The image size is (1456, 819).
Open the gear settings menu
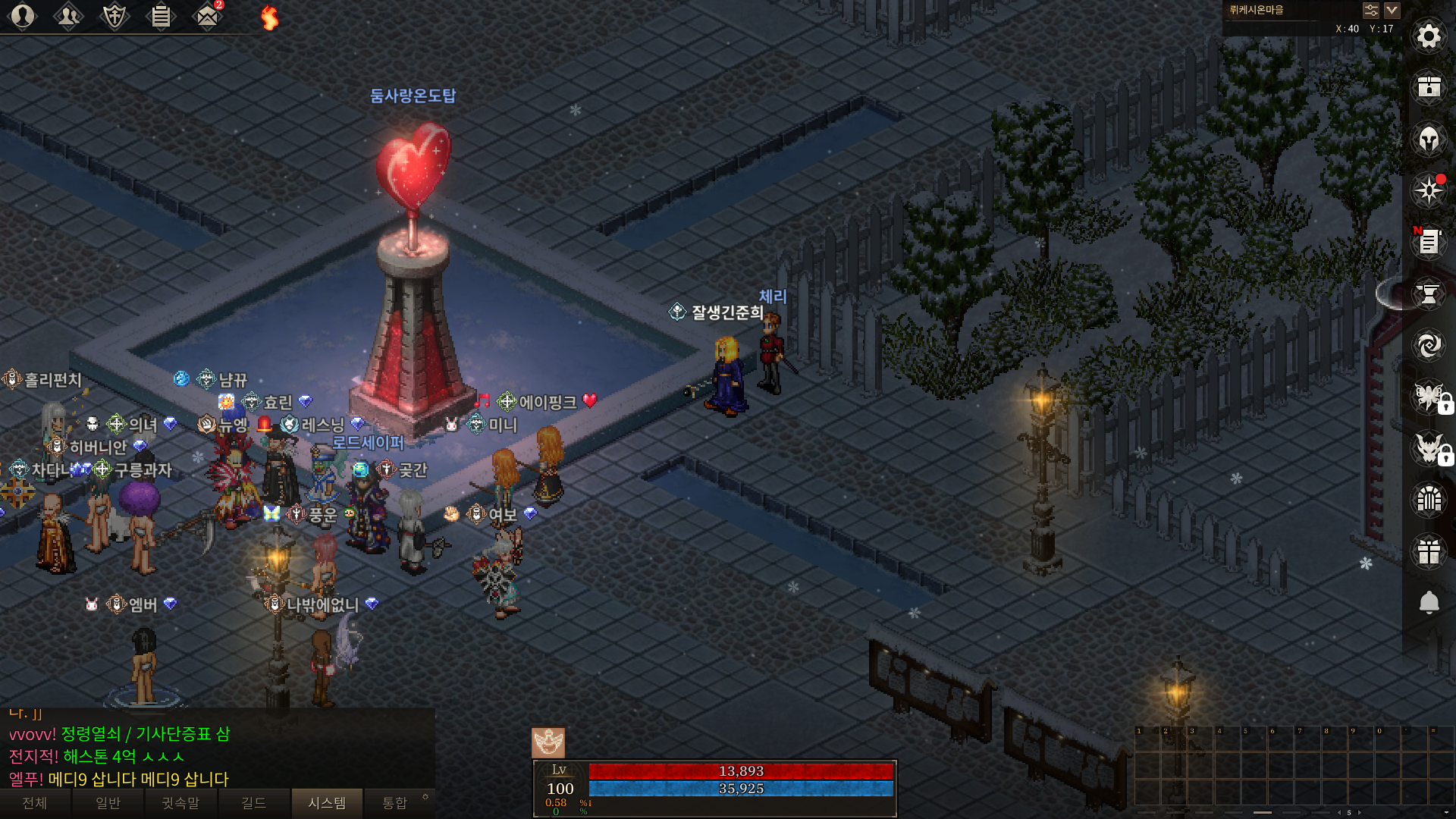pos(1429,36)
